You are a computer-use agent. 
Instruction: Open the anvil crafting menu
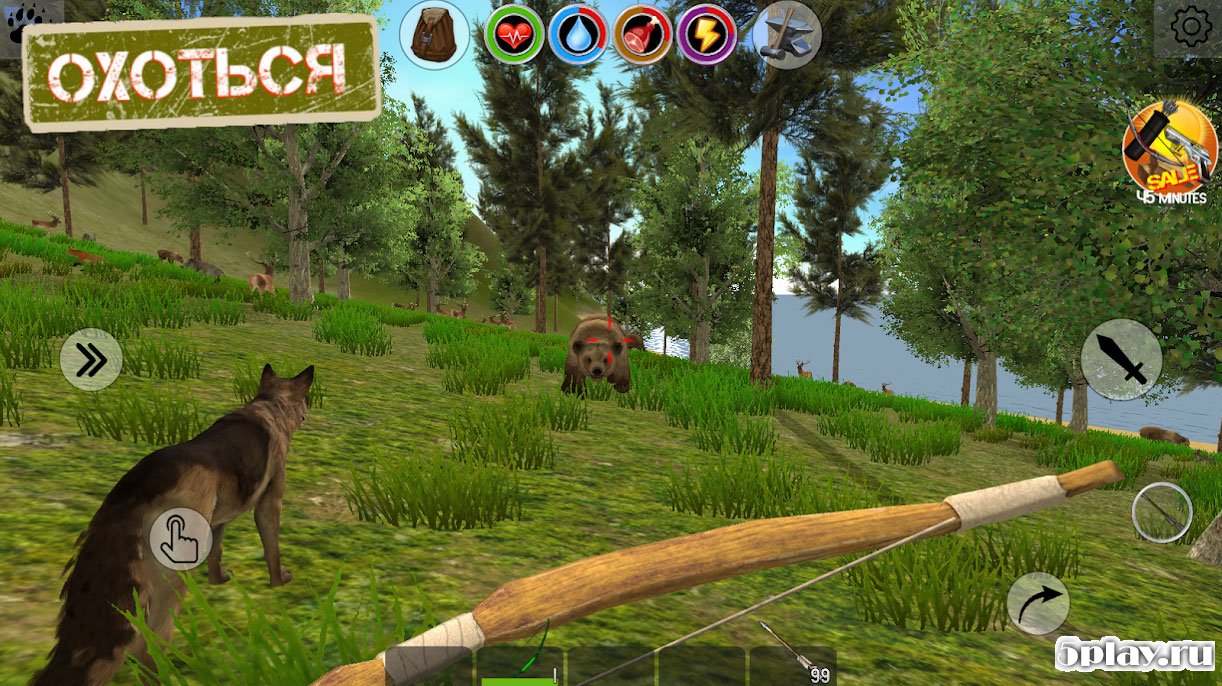coord(786,34)
